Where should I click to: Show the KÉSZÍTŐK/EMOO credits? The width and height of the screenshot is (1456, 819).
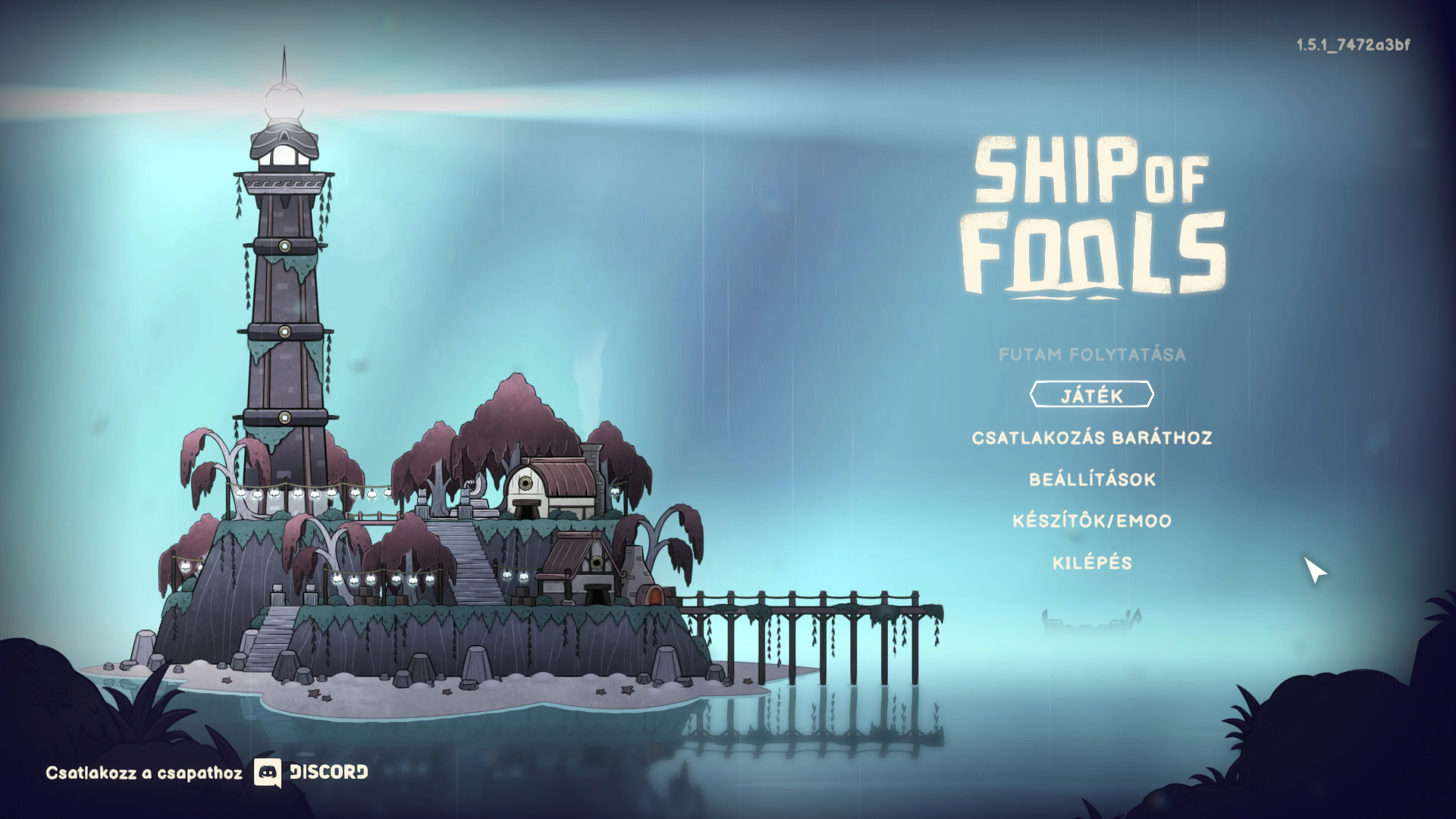point(1092,521)
